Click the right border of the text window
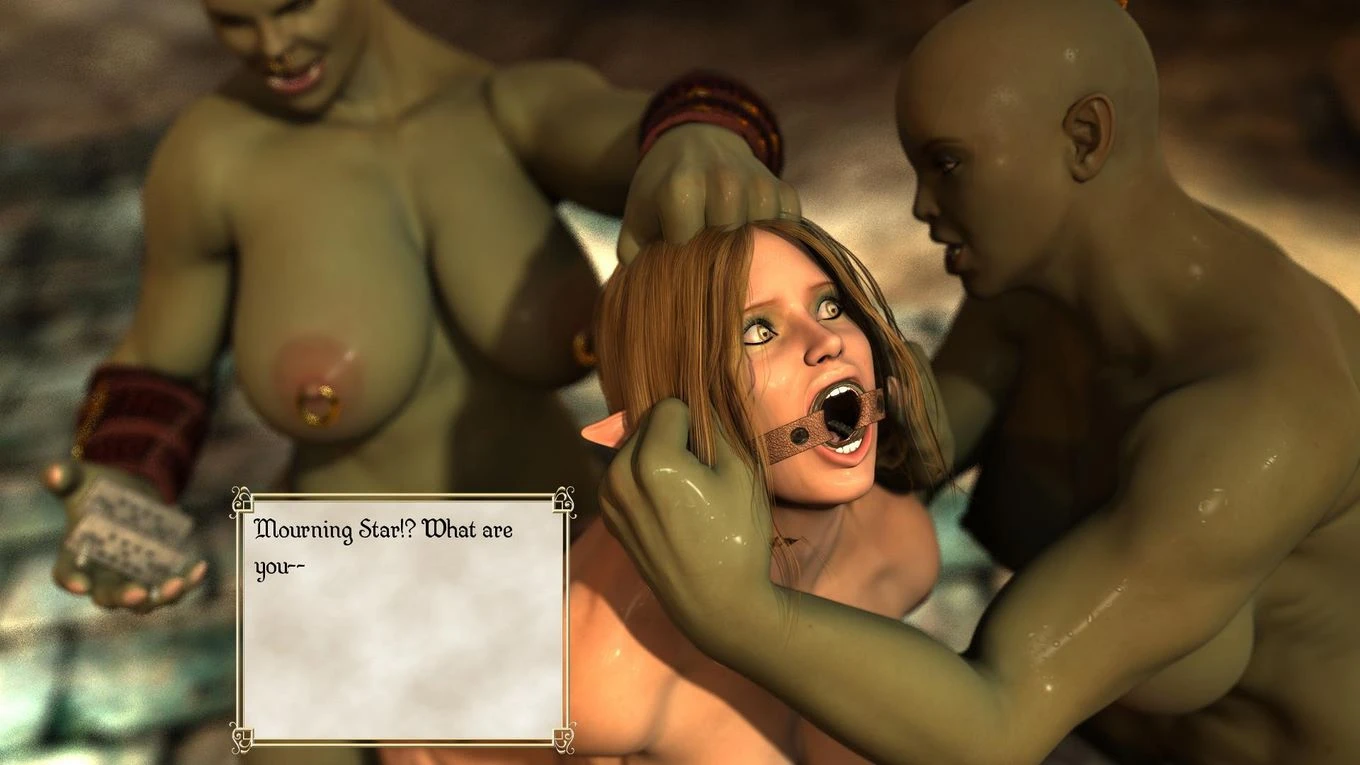The width and height of the screenshot is (1360, 765). 566,620
